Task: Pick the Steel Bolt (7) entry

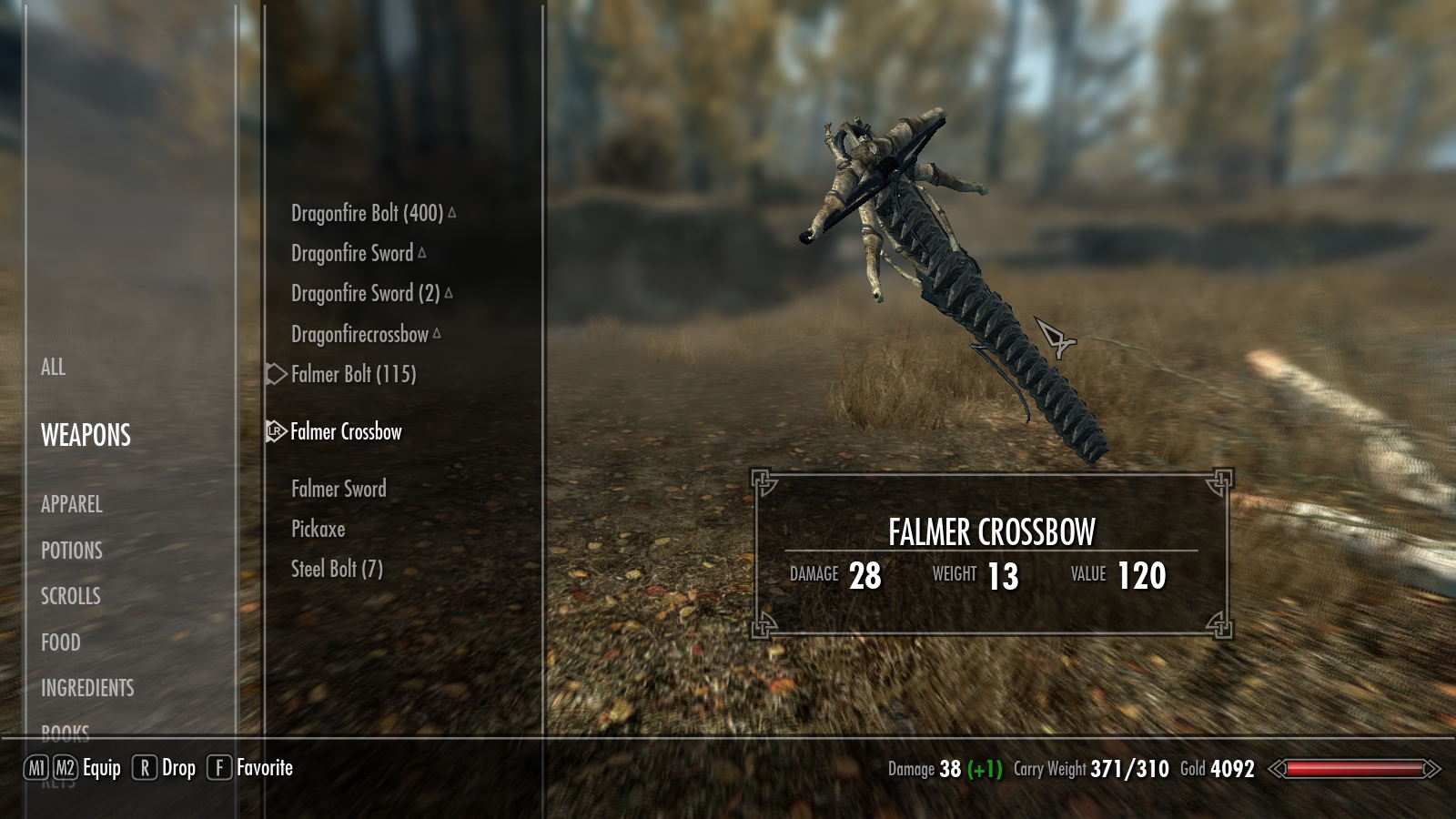Action: pyautogui.click(x=337, y=570)
